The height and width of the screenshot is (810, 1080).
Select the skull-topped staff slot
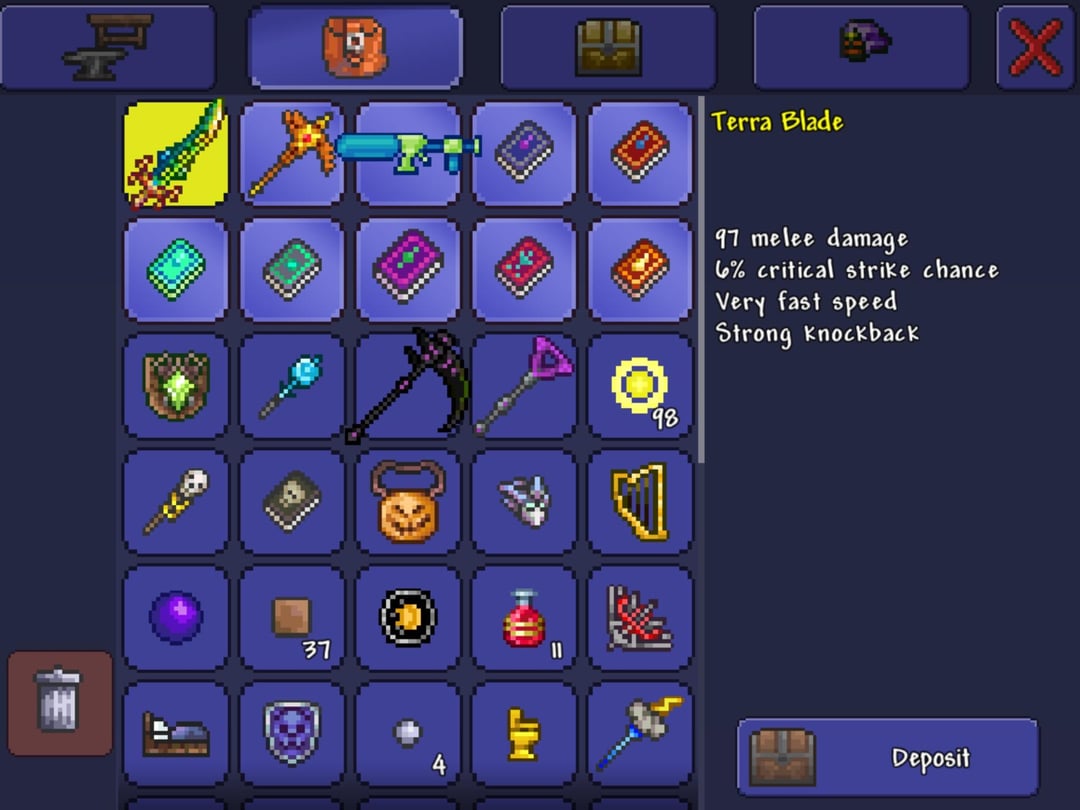[176, 502]
